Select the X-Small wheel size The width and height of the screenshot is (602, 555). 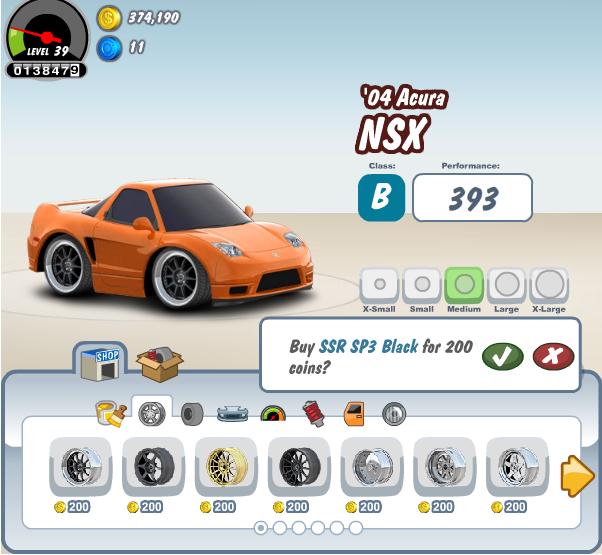[x=379, y=285]
